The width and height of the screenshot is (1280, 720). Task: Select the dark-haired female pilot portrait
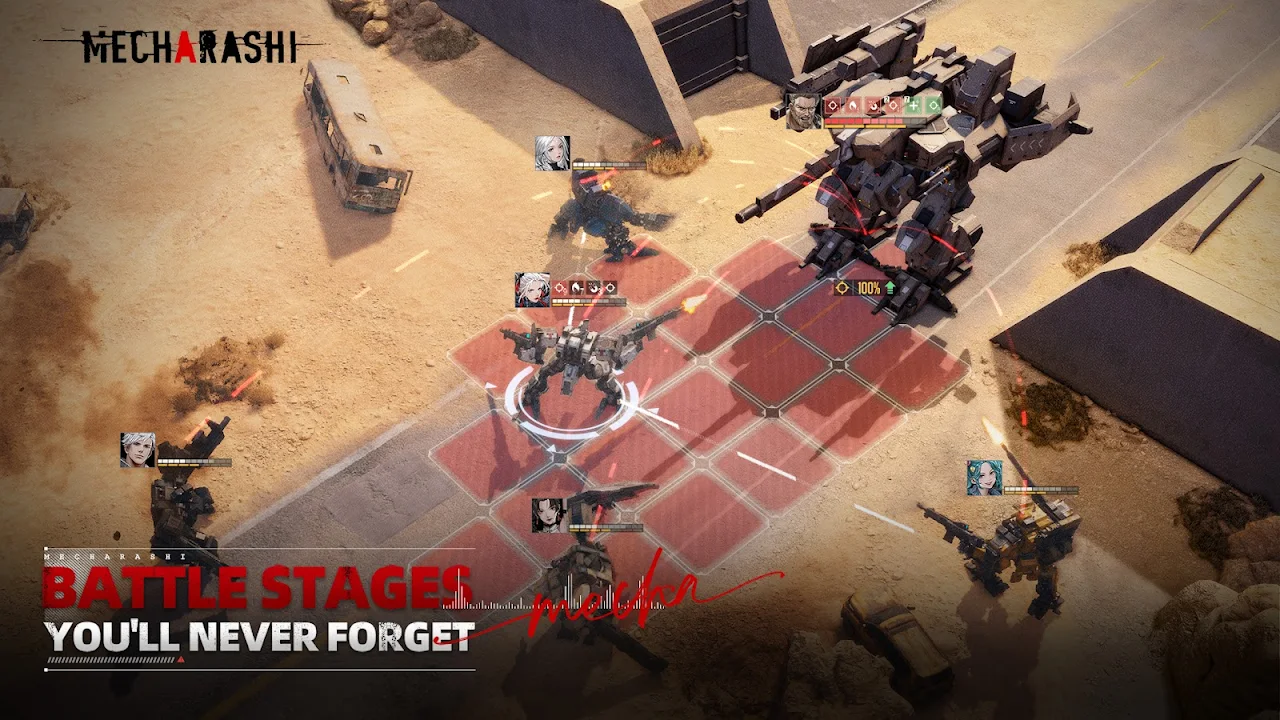click(x=549, y=515)
